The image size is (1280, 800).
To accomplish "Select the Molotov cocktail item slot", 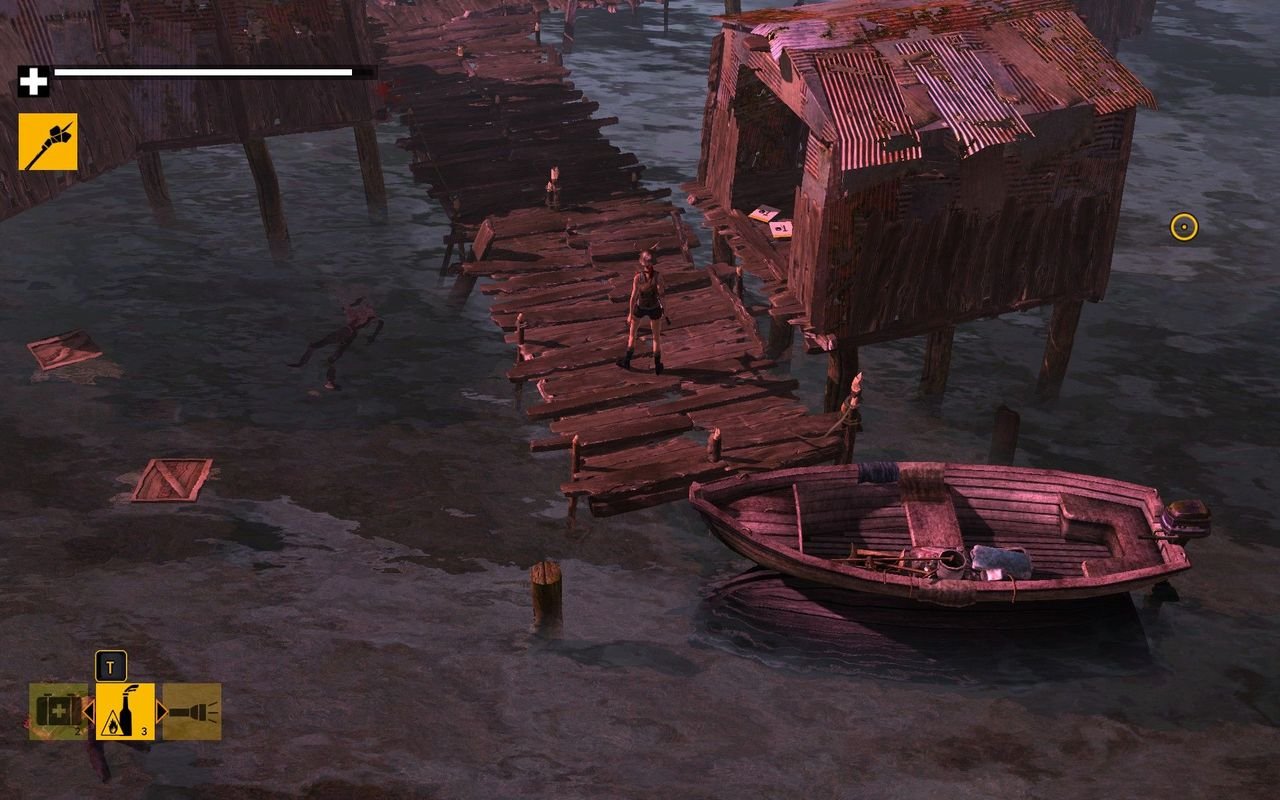I will (x=125, y=711).
